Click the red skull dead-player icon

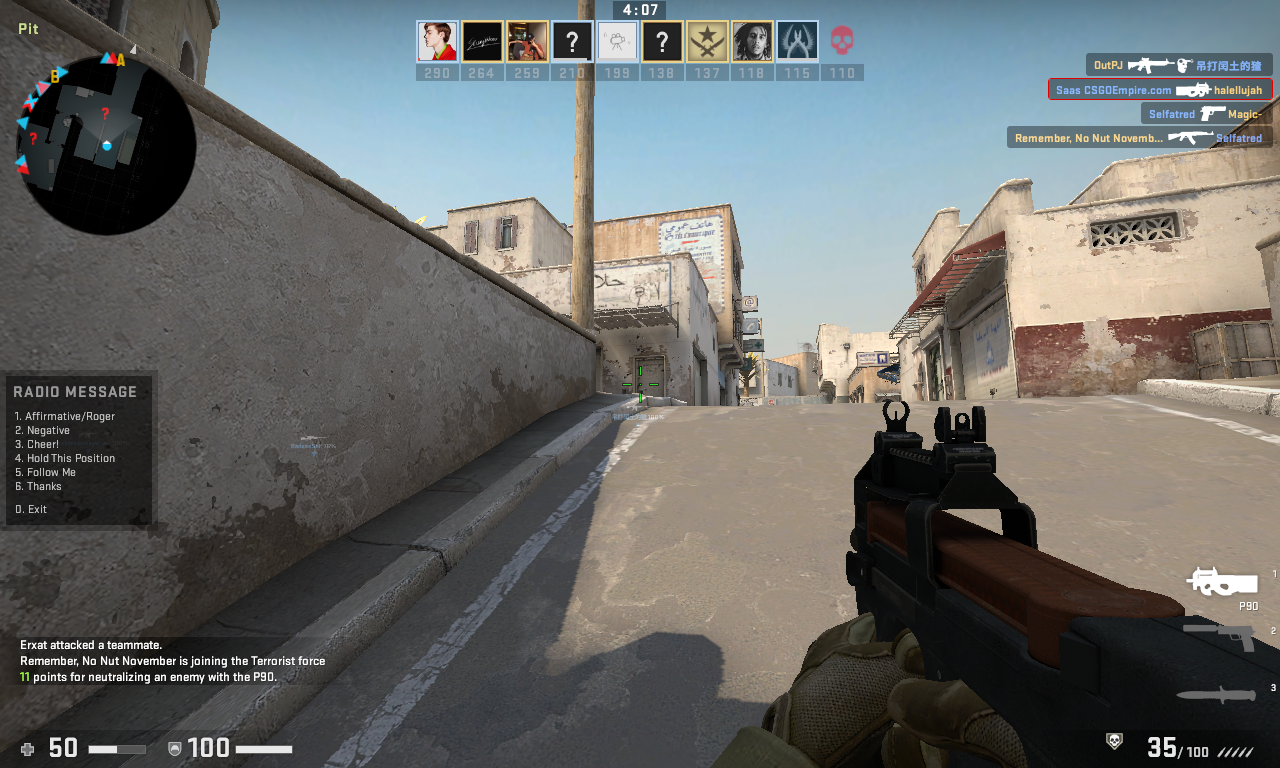coord(843,42)
